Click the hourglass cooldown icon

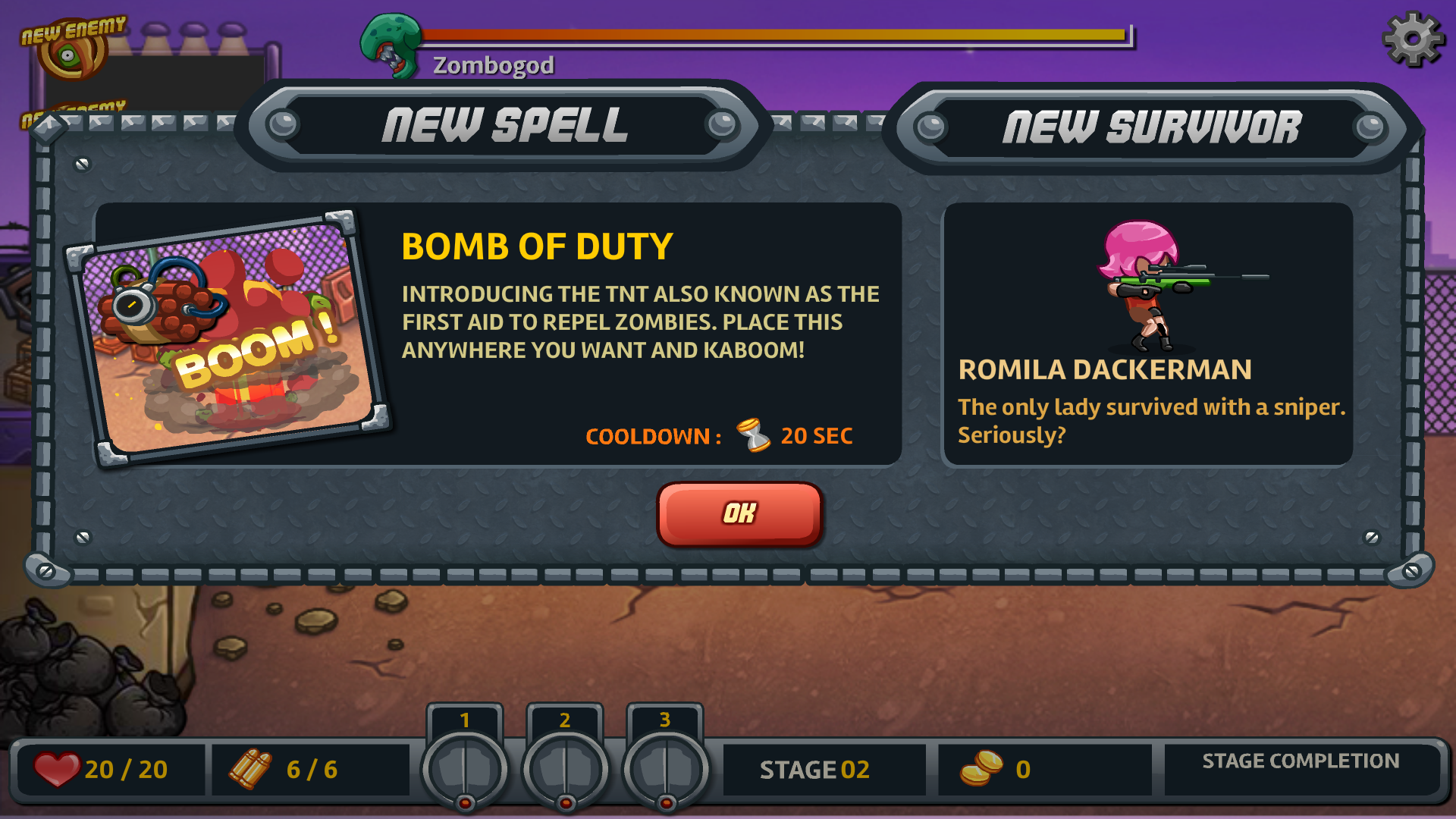[x=751, y=436]
